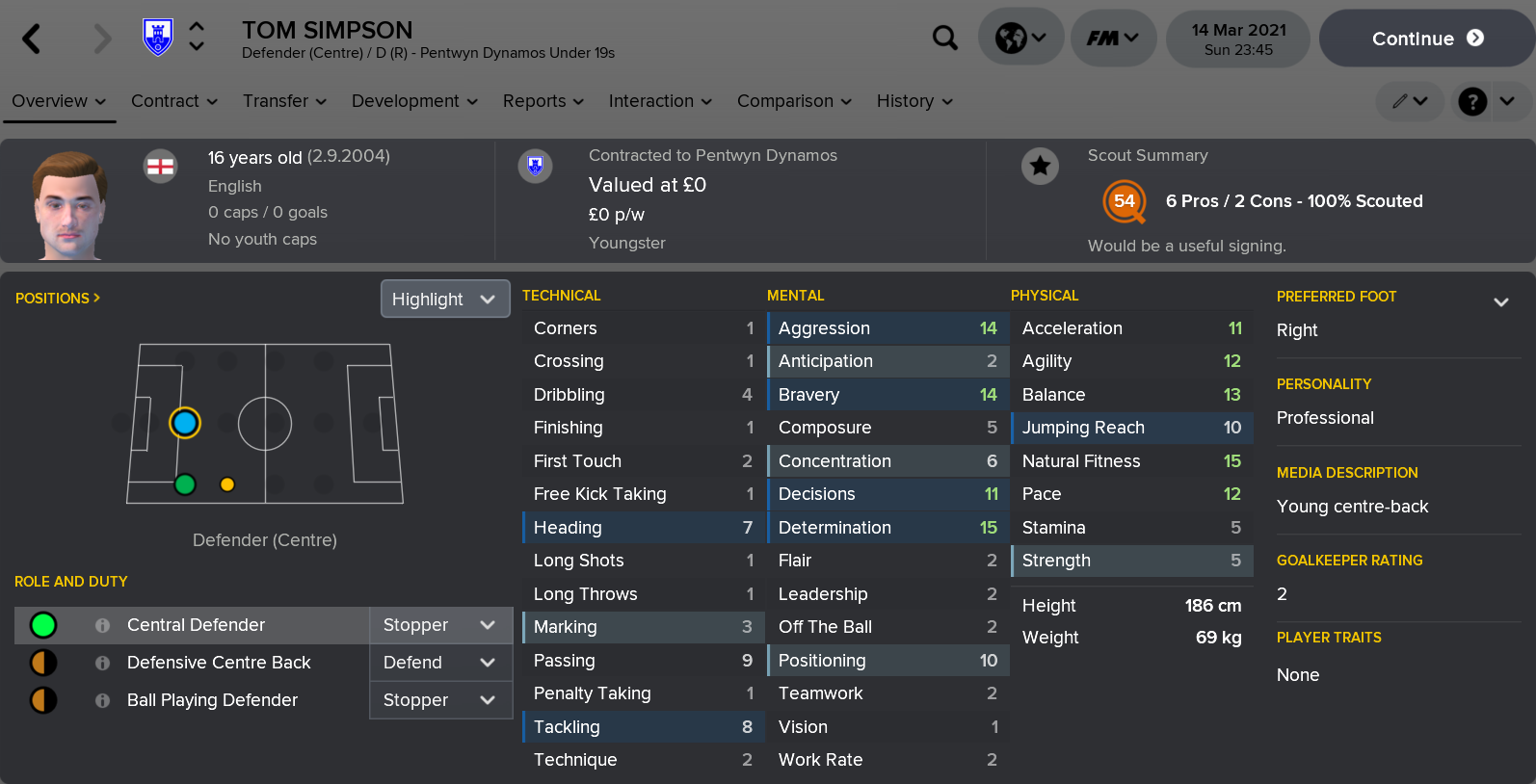The width and height of the screenshot is (1536, 784).
Task: Go back using the left arrow
Action: [32, 39]
